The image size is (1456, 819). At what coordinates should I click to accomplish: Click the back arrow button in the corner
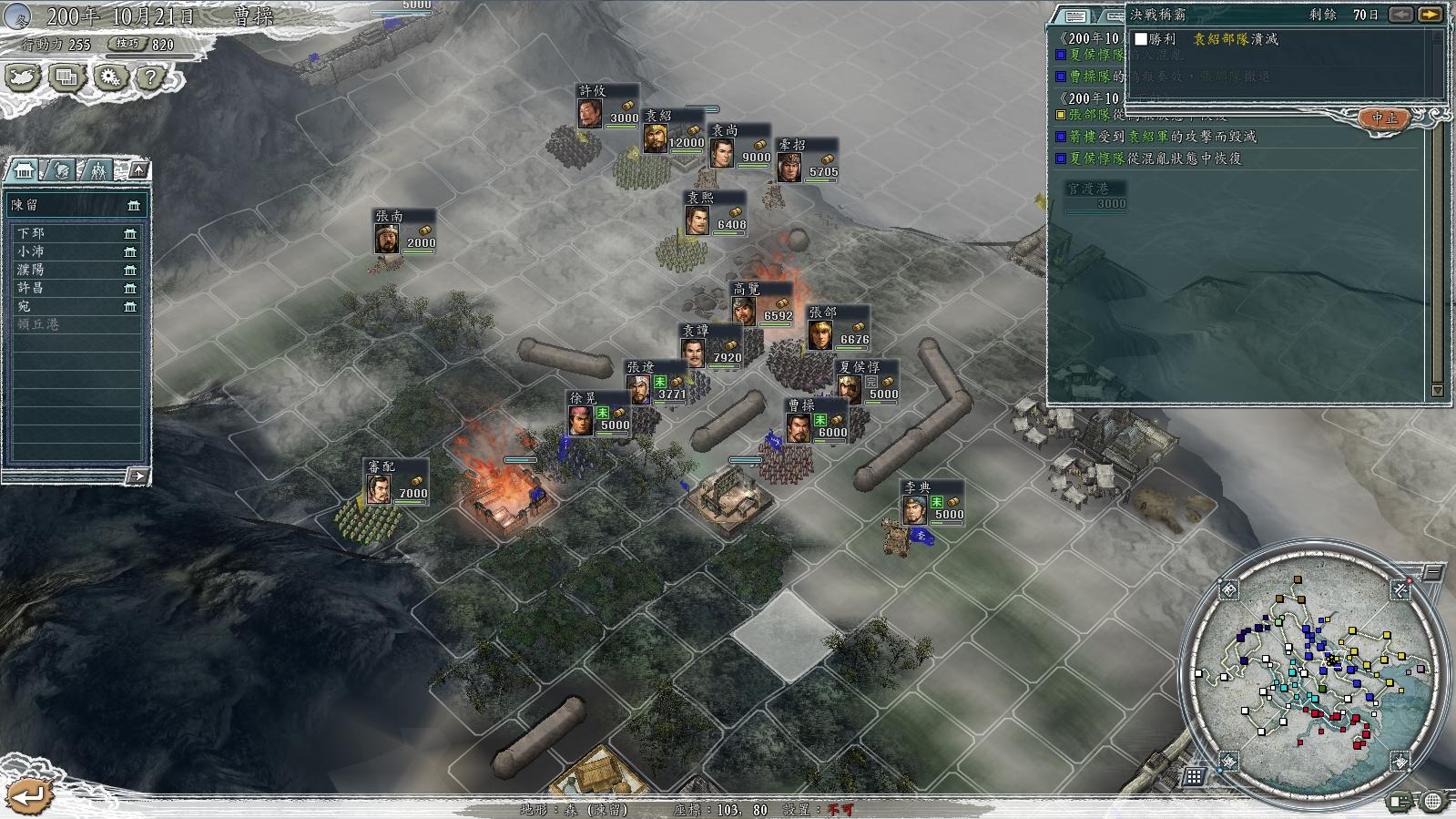click(27, 795)
